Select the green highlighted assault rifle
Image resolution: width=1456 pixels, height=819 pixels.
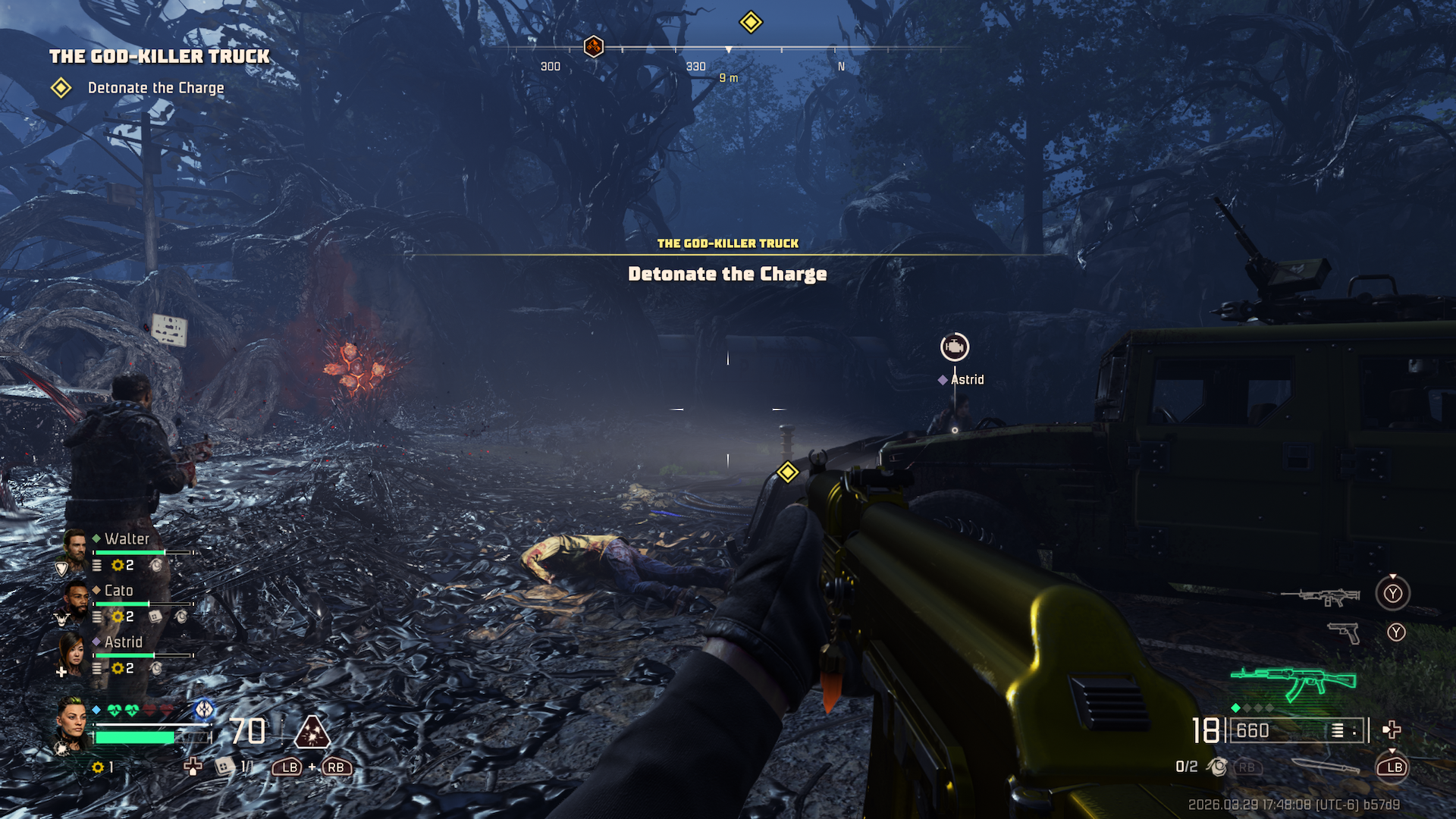click(x=1293, y=681)
